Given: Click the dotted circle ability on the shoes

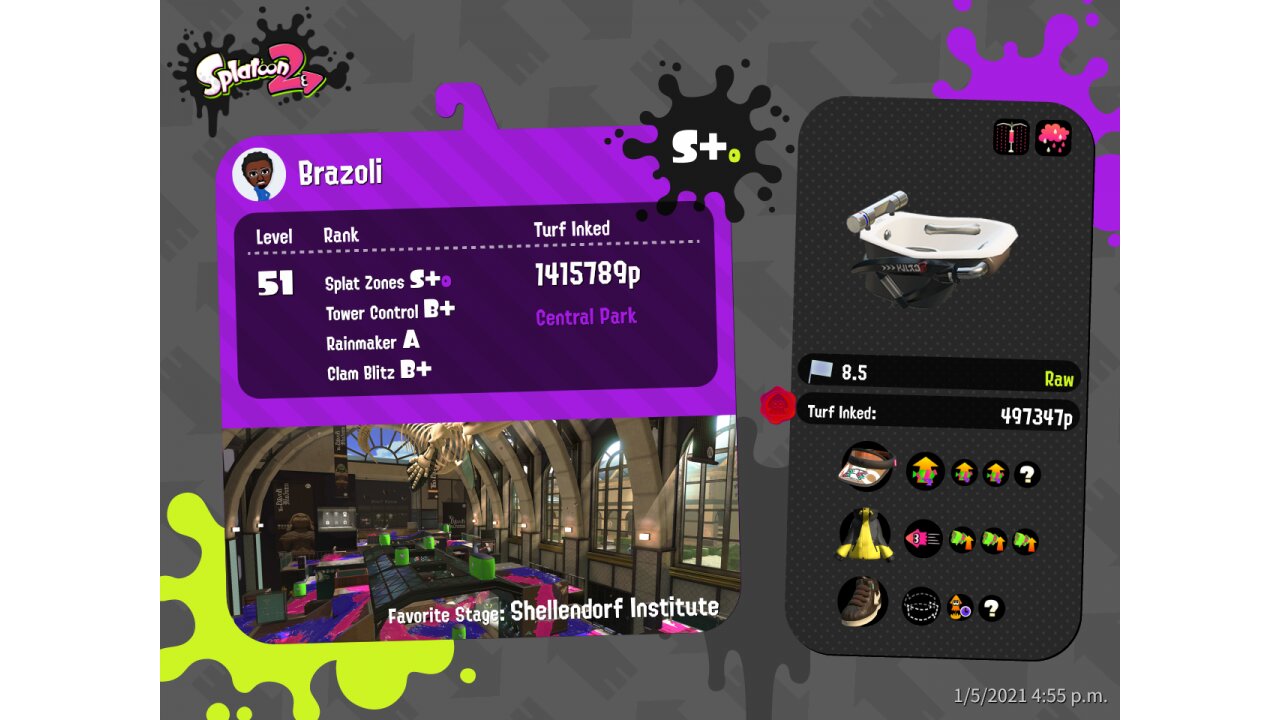Looking at the screenshot, I should (921, 605).
